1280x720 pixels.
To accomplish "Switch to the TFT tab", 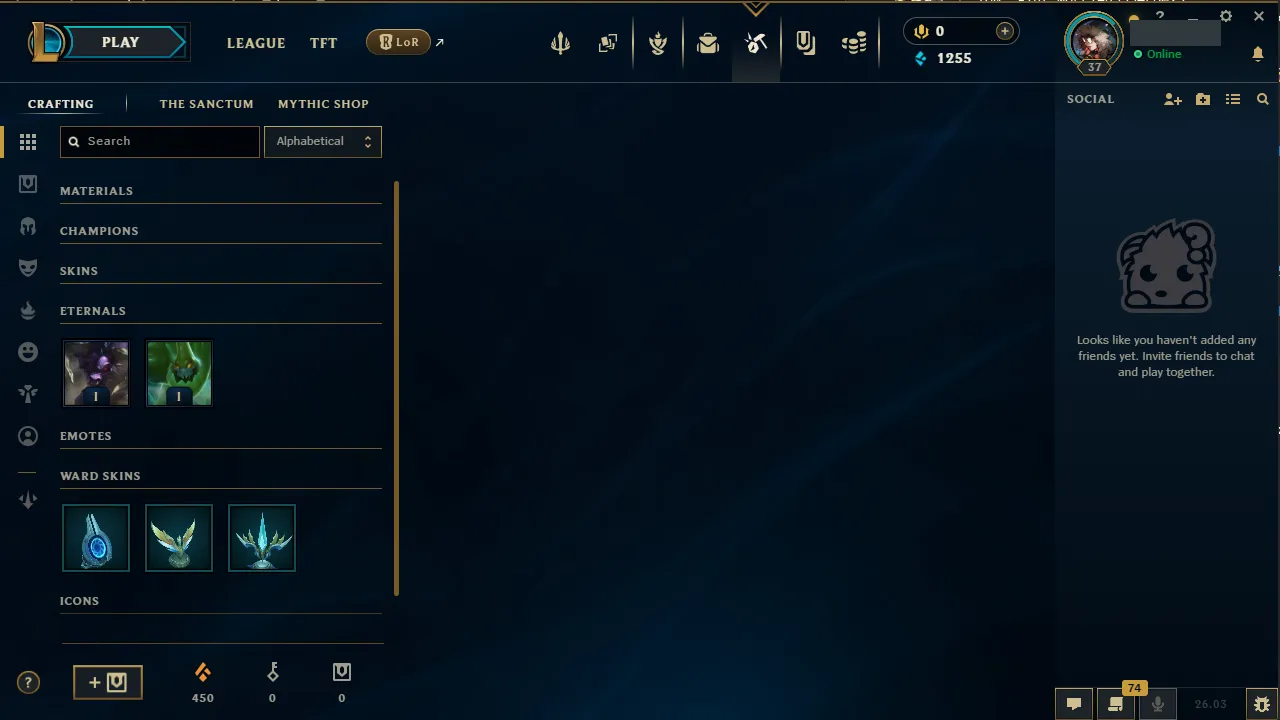I will 323,43.
